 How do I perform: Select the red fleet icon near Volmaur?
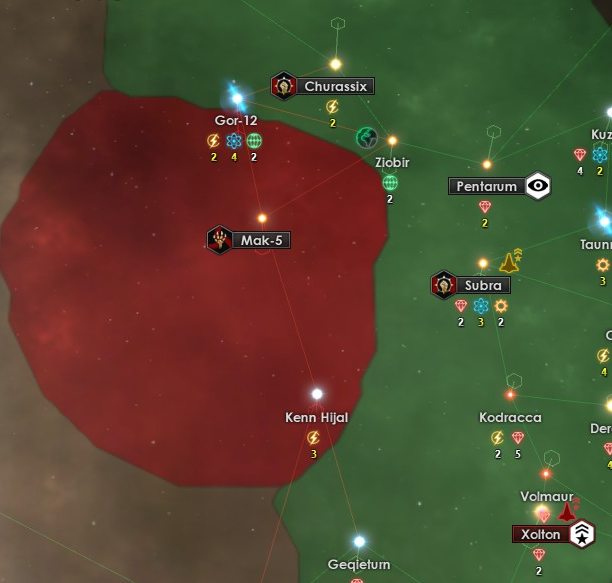pos(568,512)
